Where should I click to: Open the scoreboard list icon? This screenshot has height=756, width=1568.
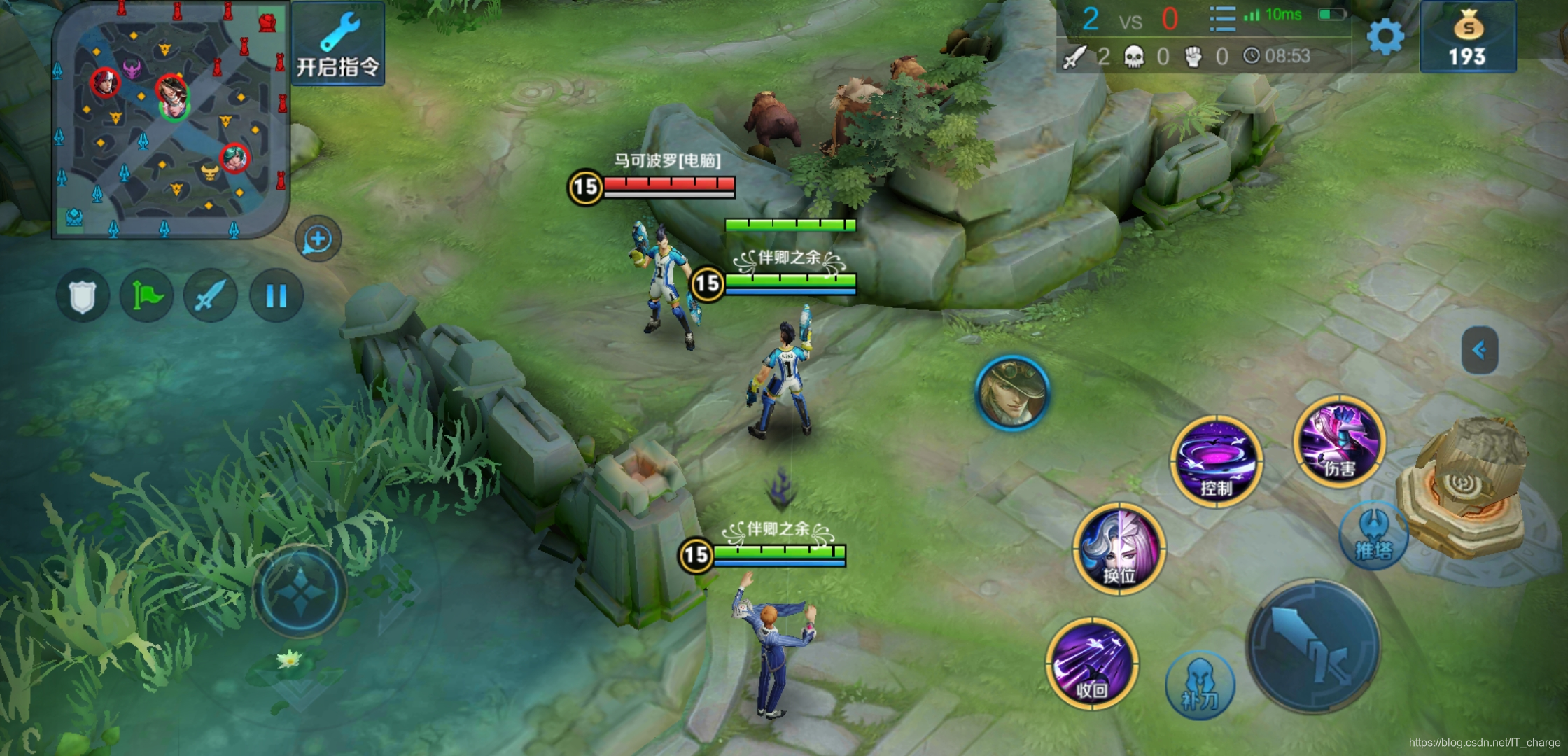[1222, 19]
